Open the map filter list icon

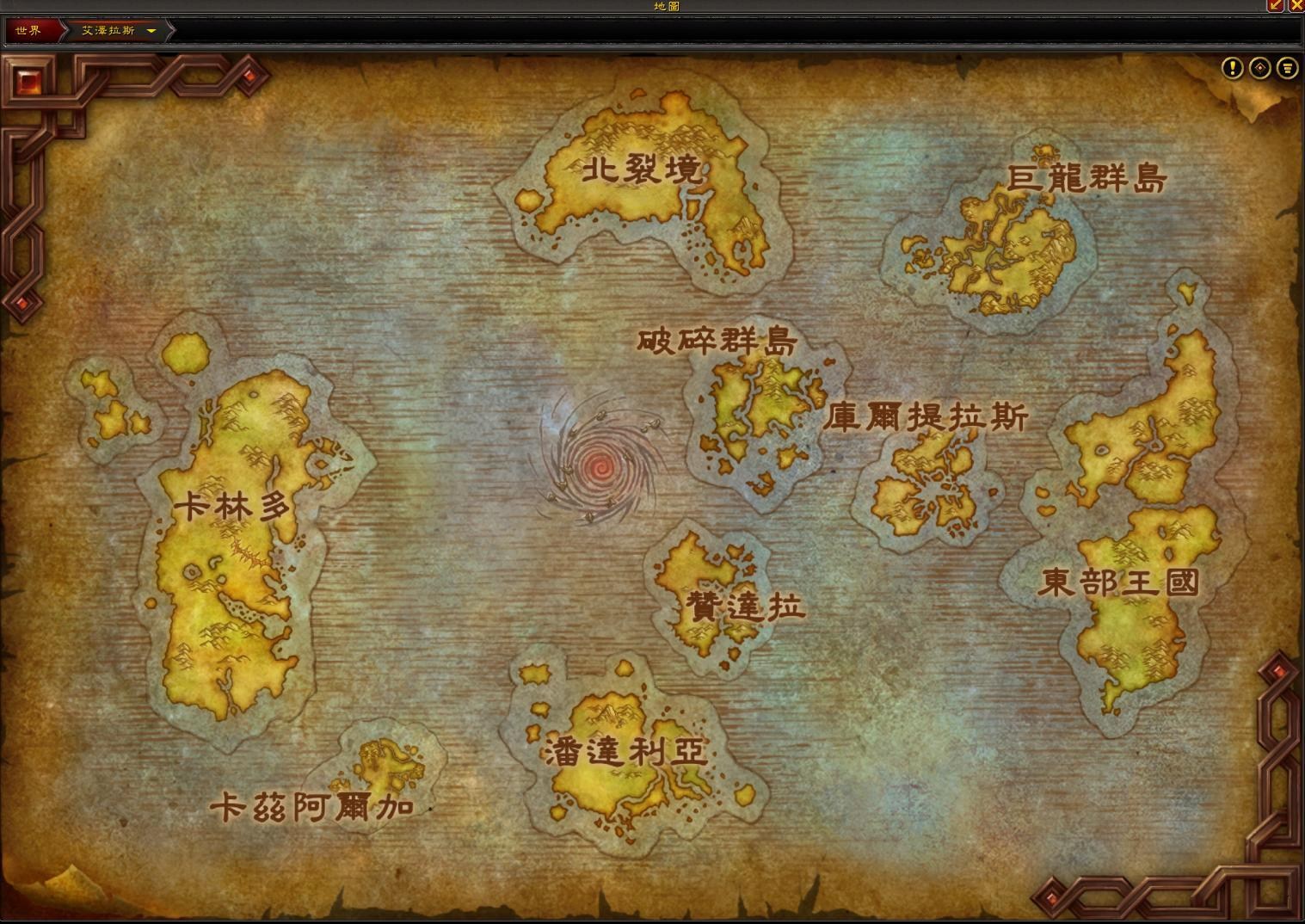pos(1287,69)
